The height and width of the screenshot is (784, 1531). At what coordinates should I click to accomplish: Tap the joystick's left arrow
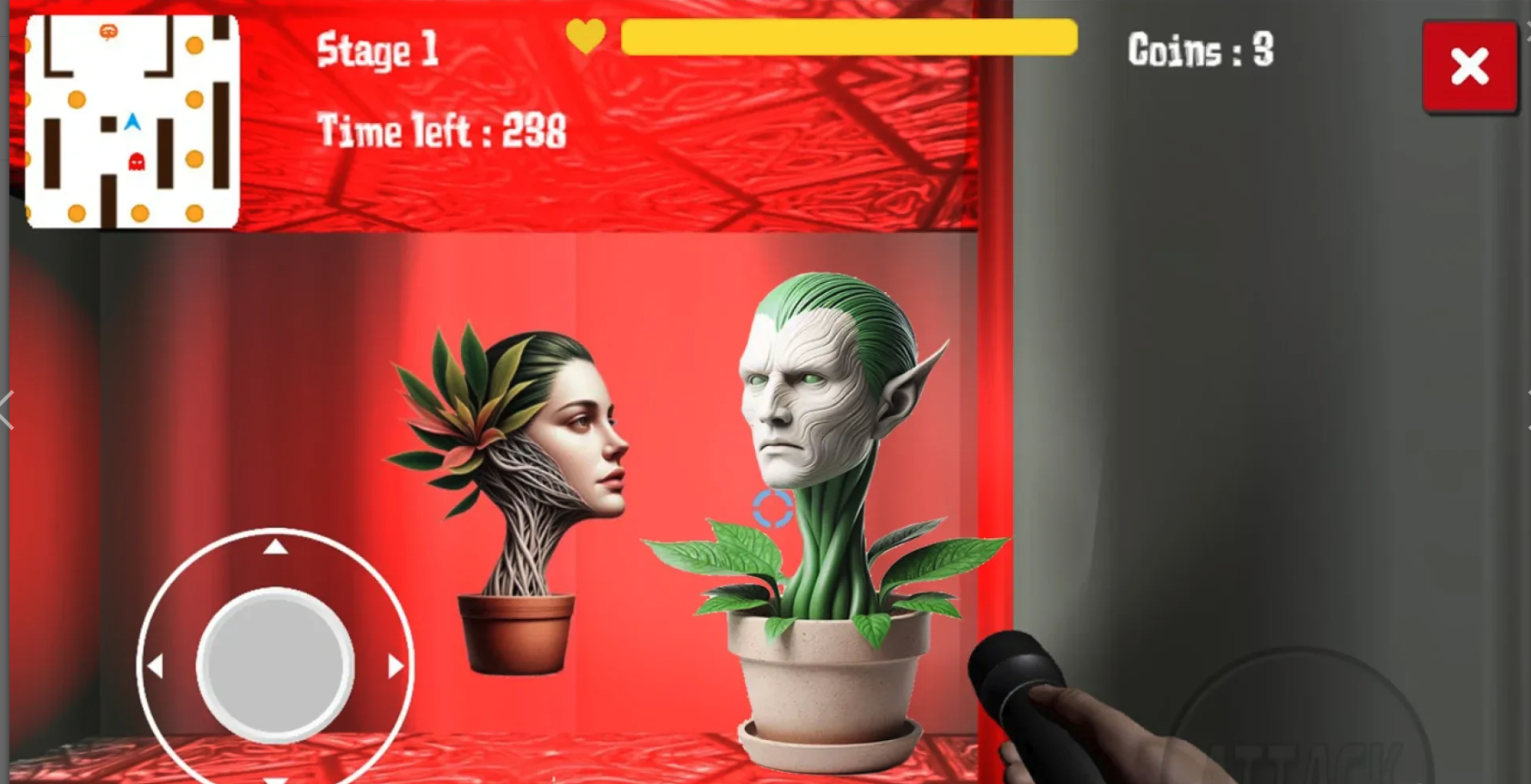tap(156, 666)
